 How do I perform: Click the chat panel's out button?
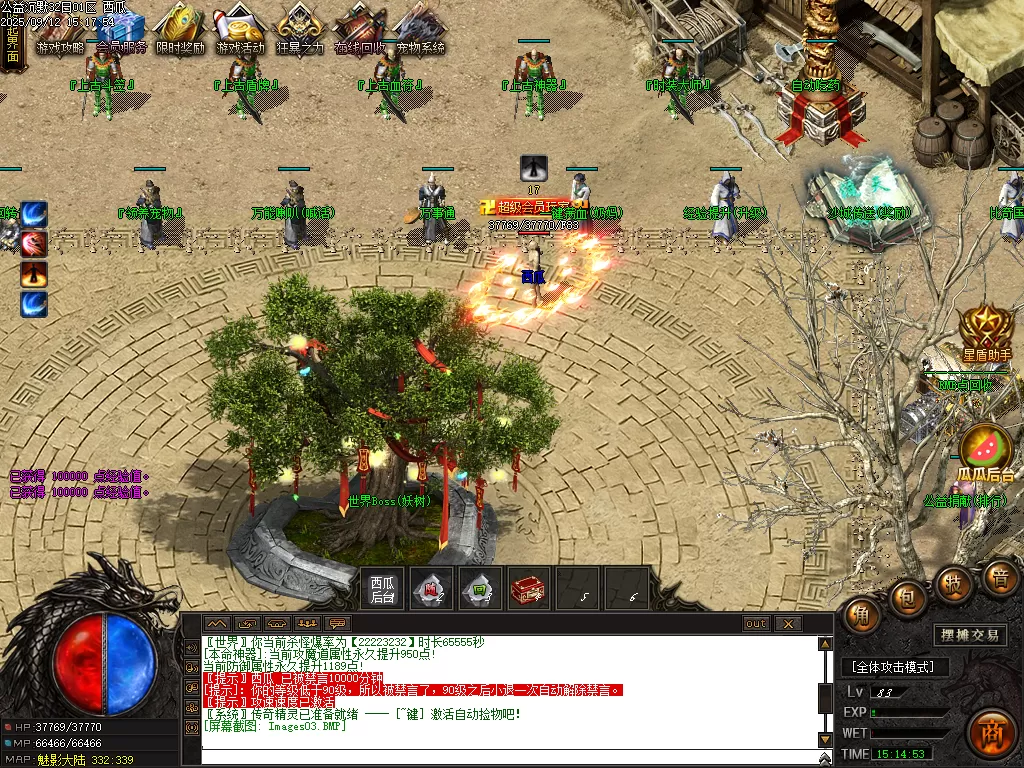pyautogui.click(x=756, y=624)
